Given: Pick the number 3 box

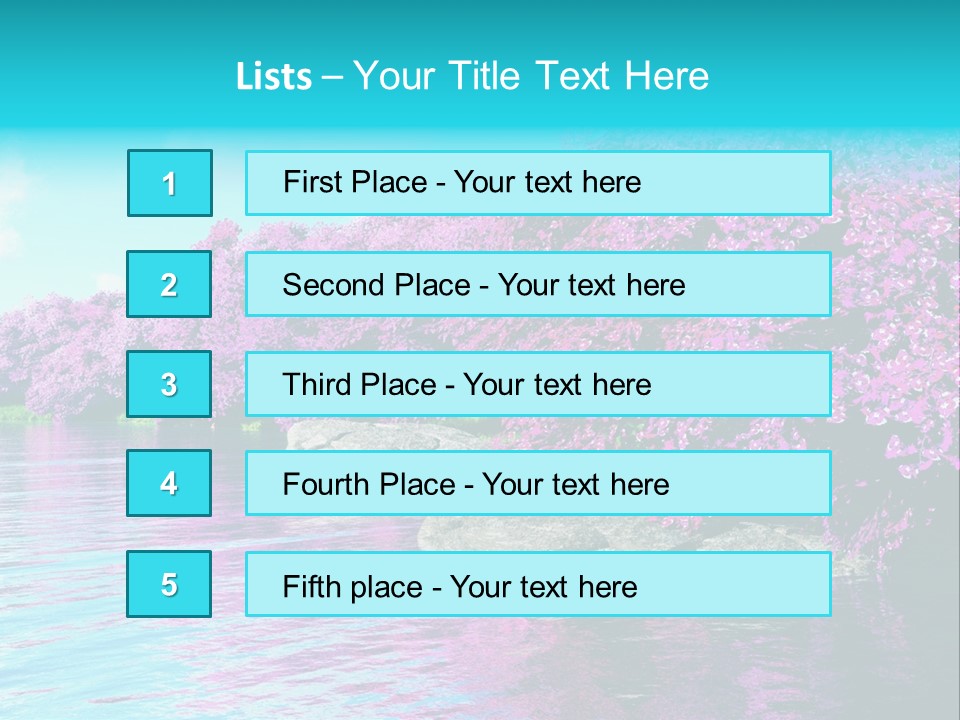Looking at the screenshot, I should point(169,384).
